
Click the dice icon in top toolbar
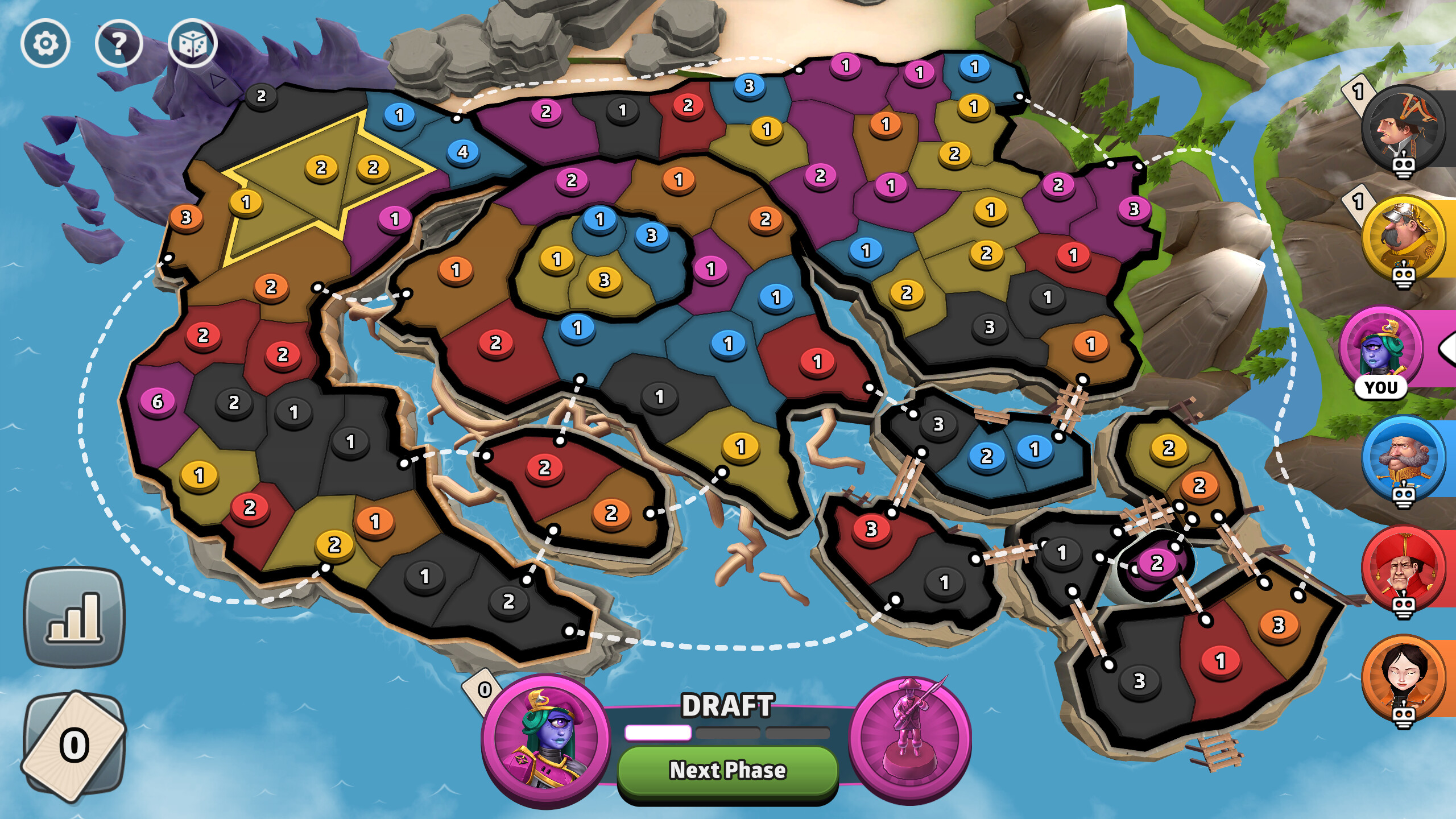pyautogui.click(x=193, y=43)
